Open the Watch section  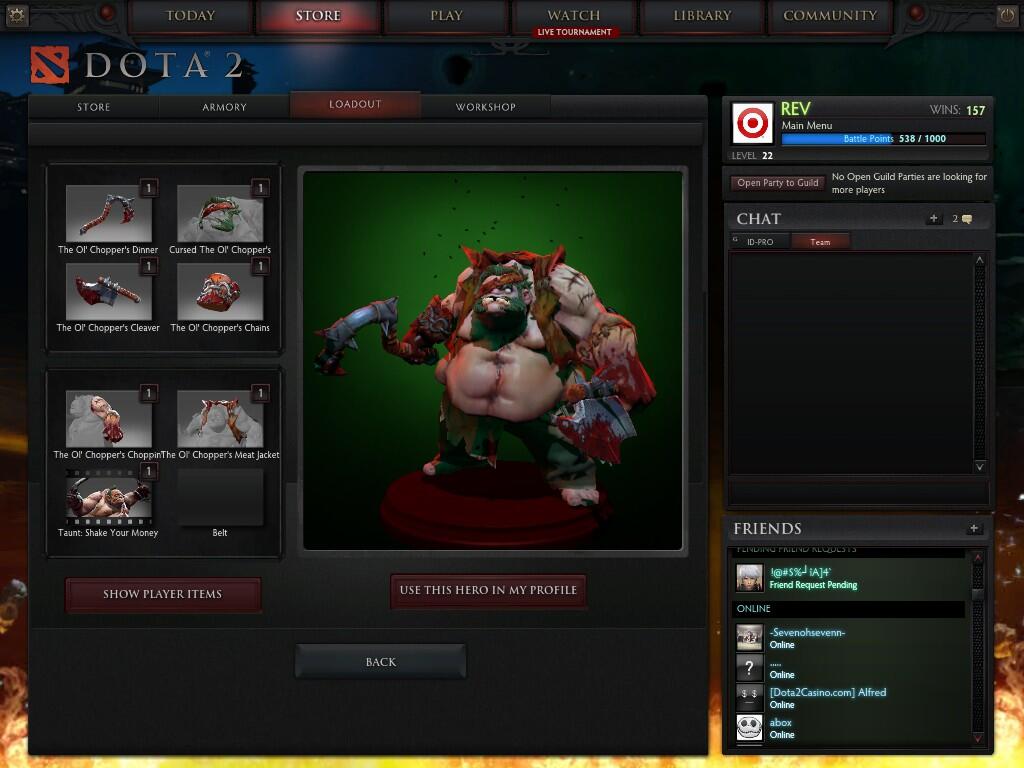[574, 16]
